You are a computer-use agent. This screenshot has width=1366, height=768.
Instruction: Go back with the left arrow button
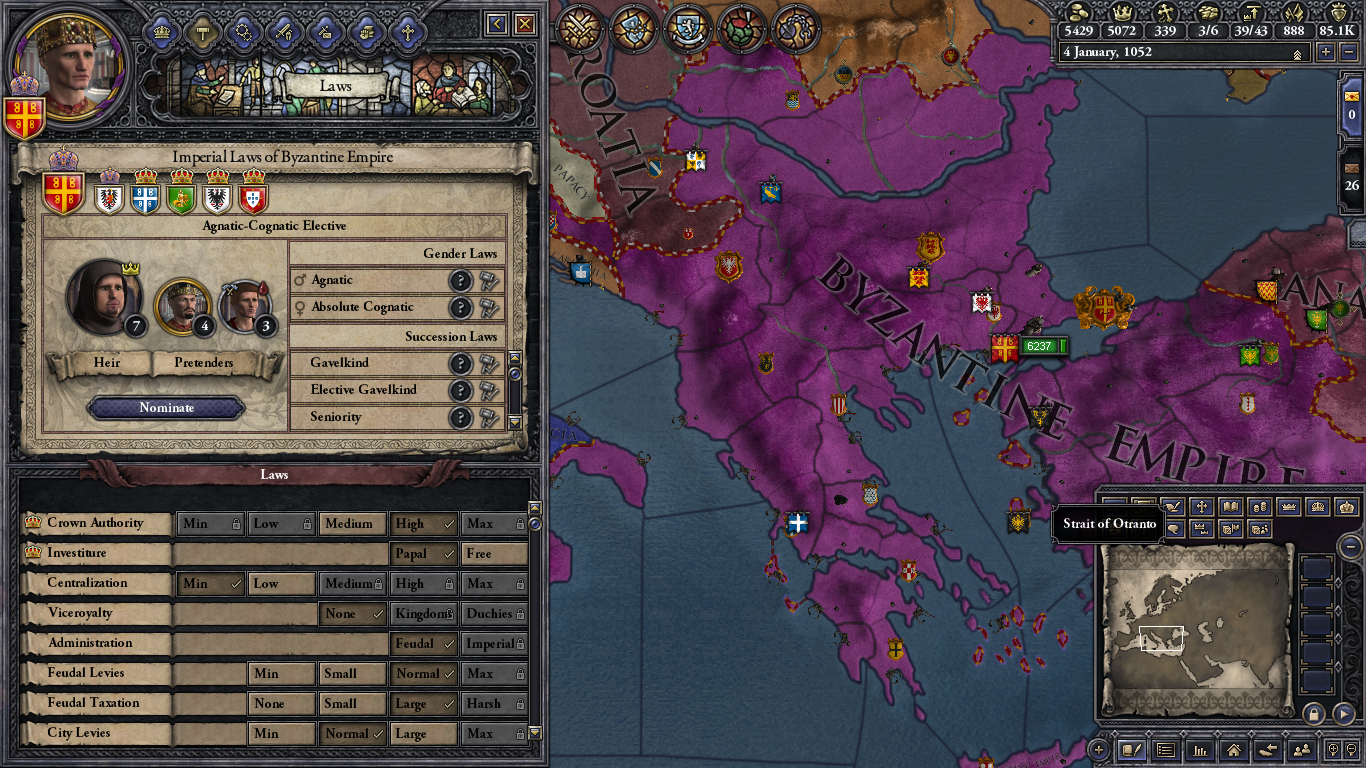pyautogui.click(x=497, y=24)
